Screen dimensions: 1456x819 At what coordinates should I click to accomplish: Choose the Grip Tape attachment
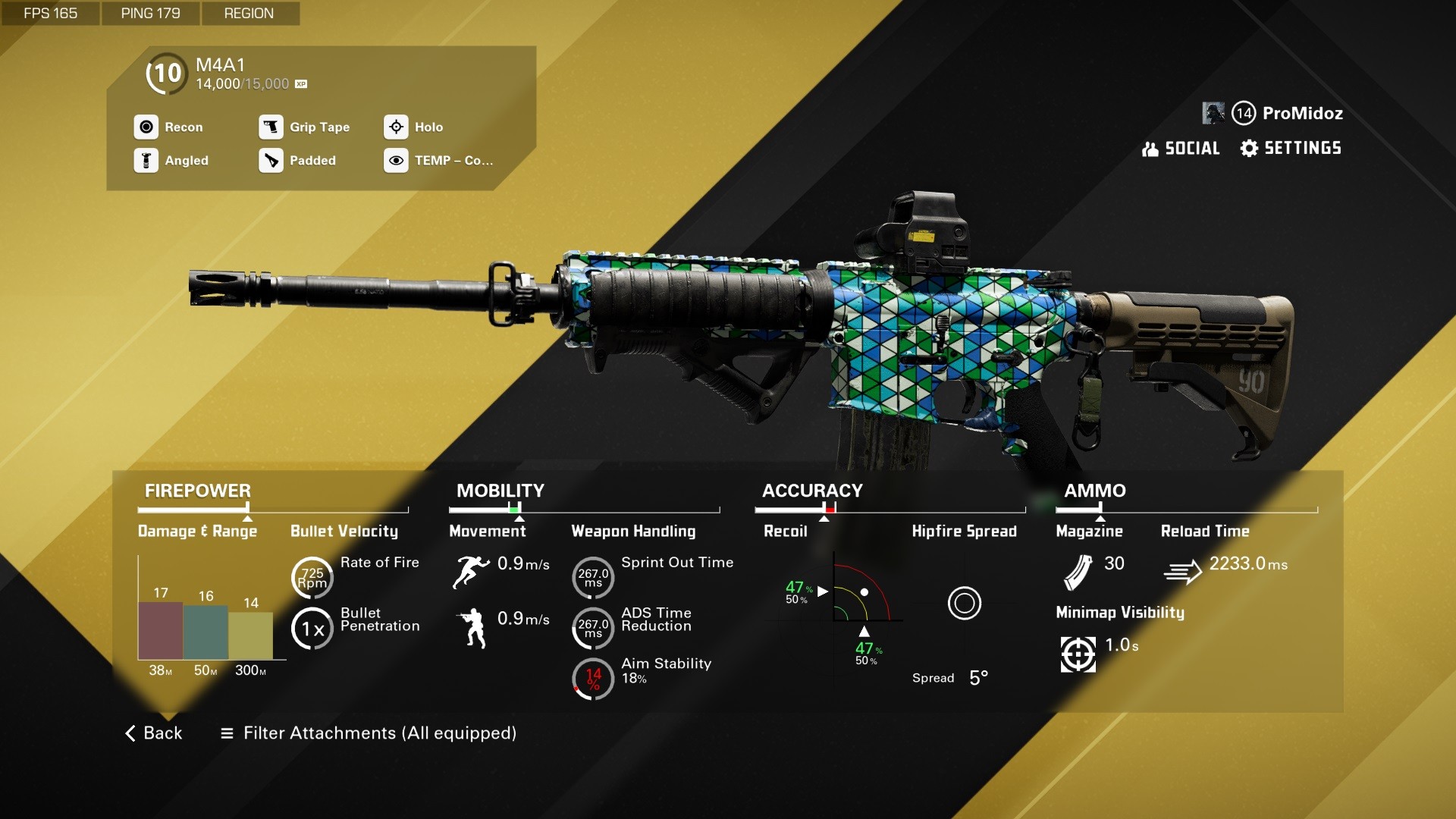point(305,127)
